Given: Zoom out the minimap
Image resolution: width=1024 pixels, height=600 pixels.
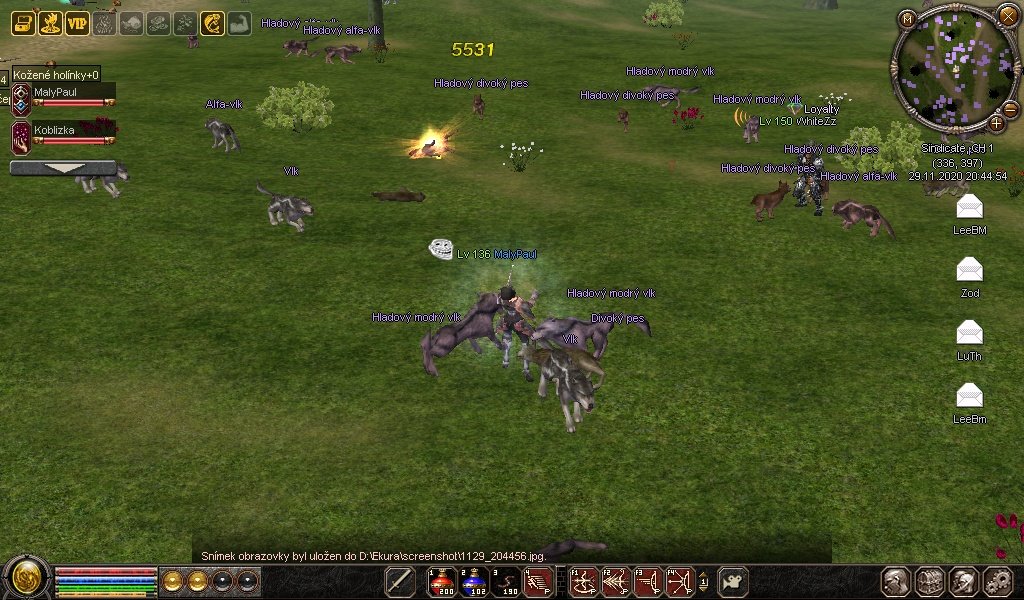Looking at the screenshot, I should click(x=1009, y=109).
